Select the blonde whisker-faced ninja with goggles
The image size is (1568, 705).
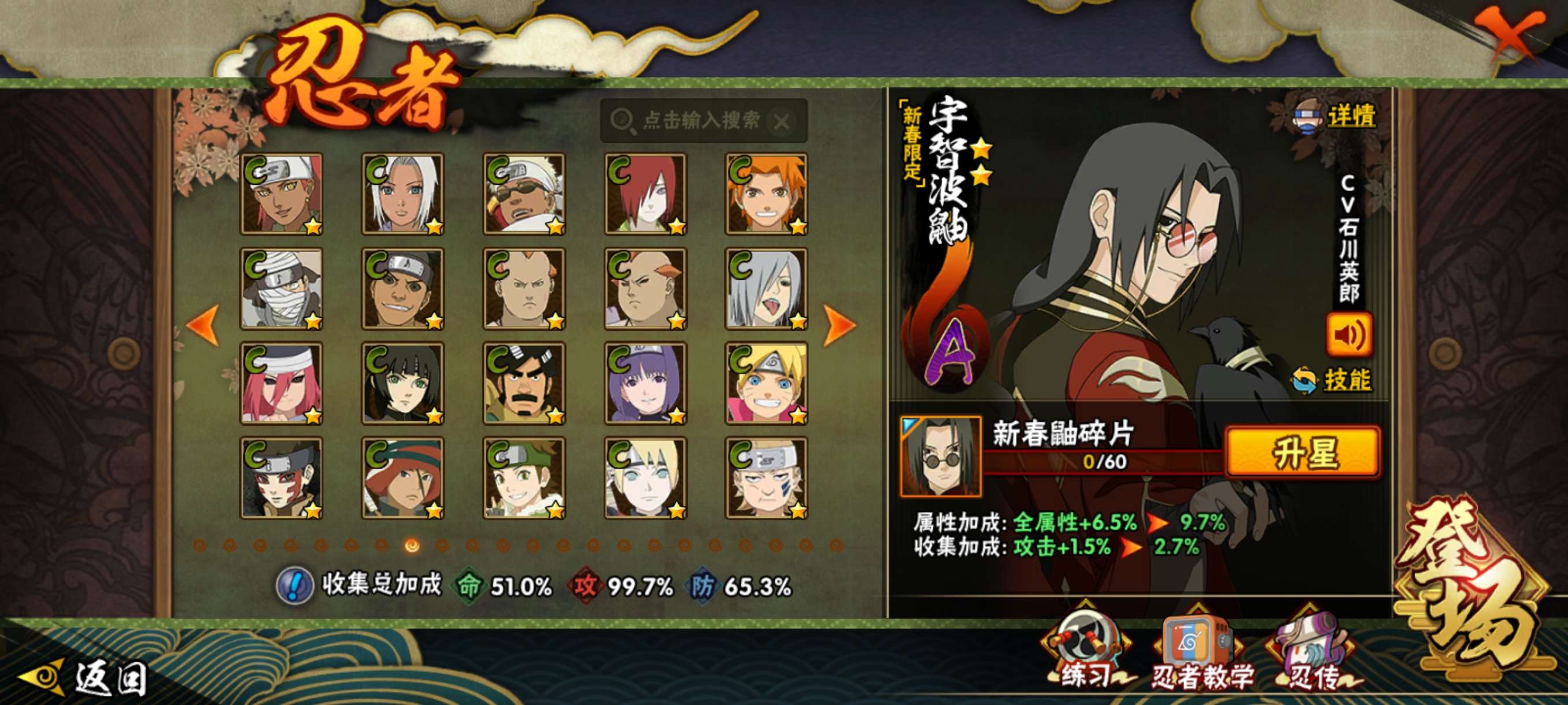(x=766, y=383)
